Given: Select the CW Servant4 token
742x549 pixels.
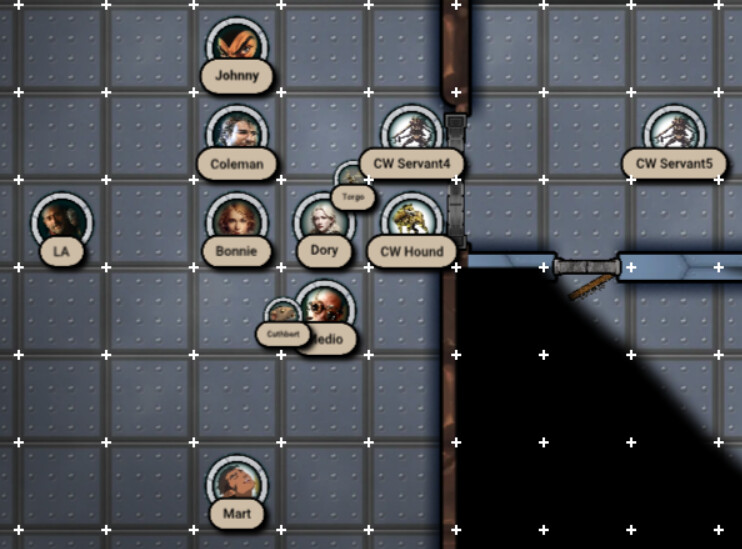Looking at the screenshot, I should [x=411, y=133].
